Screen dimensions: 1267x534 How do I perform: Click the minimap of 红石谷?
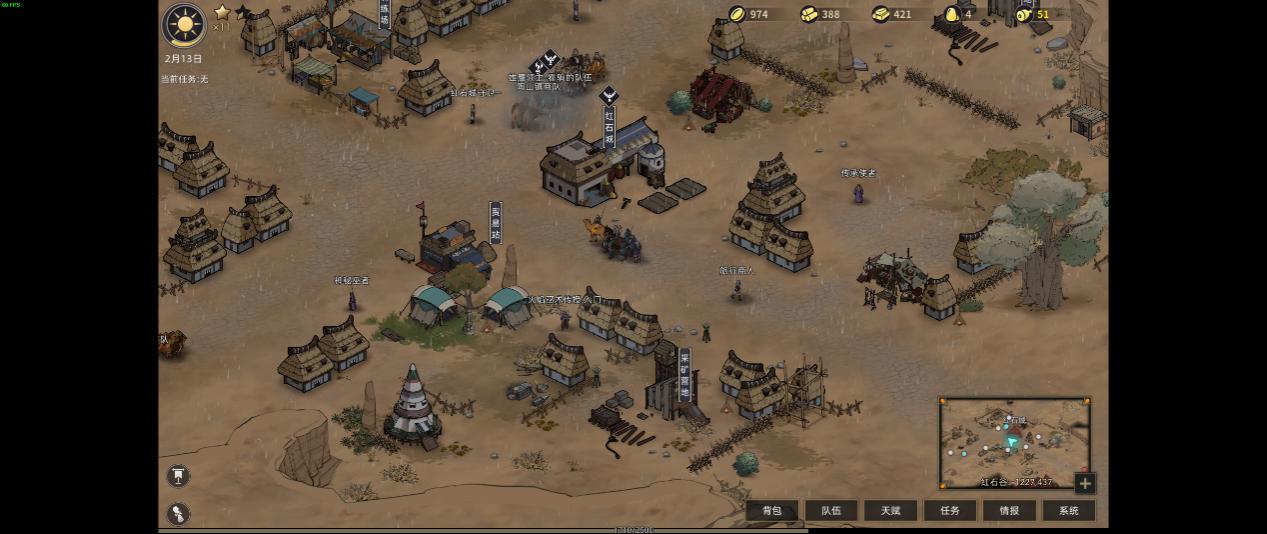[x=1014, y=442]
